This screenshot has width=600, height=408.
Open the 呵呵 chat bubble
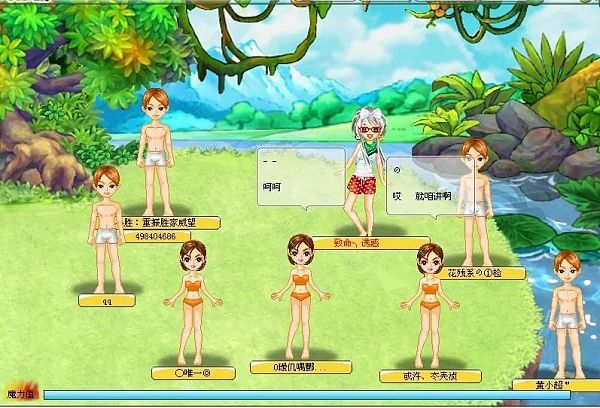(x=300, y=177)
